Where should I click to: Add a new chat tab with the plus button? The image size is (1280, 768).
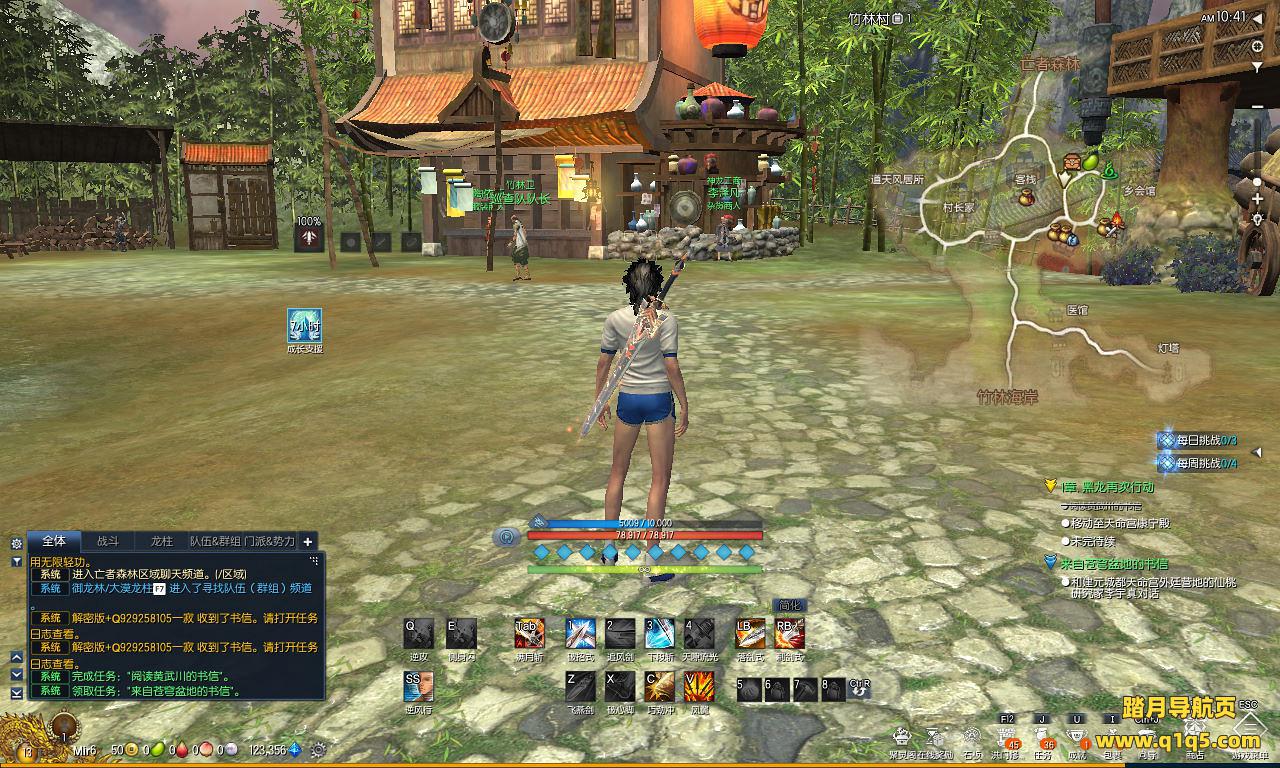pyautogui.click(x=308, y=541)
